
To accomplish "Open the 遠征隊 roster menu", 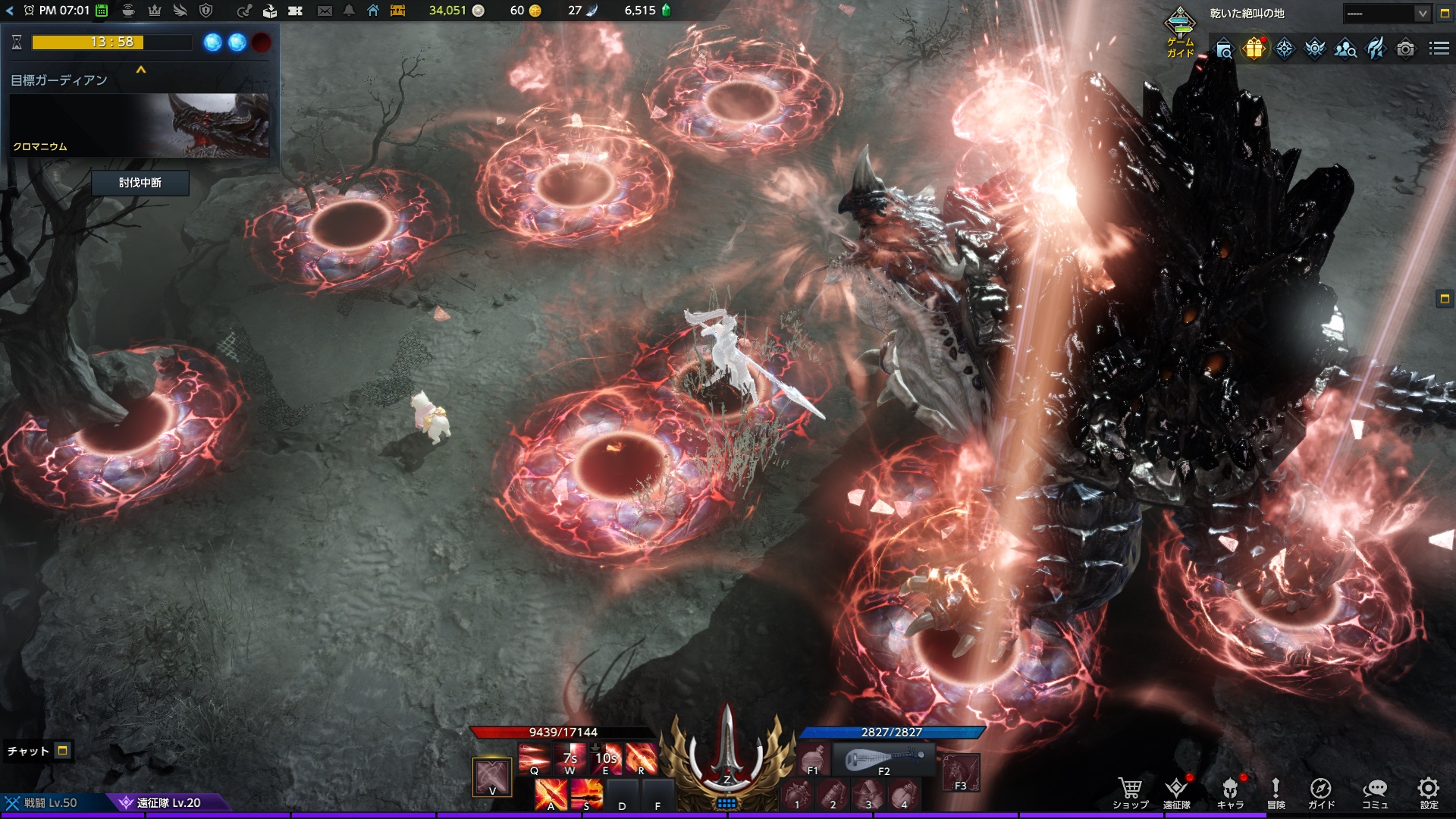I will point(1177,793).
